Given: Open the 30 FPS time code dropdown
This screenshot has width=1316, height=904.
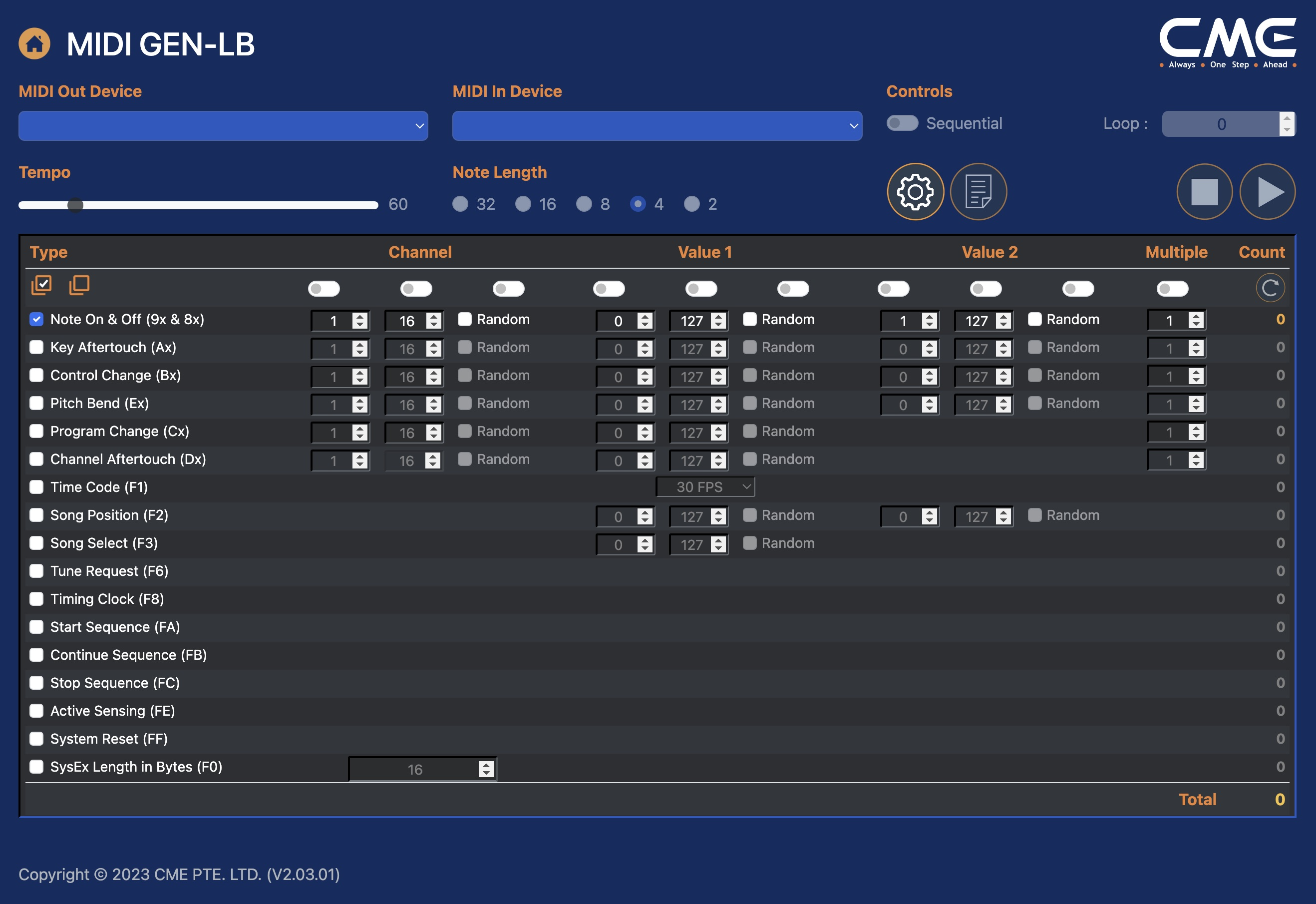Looking at the screenshot, I should 705,487.
